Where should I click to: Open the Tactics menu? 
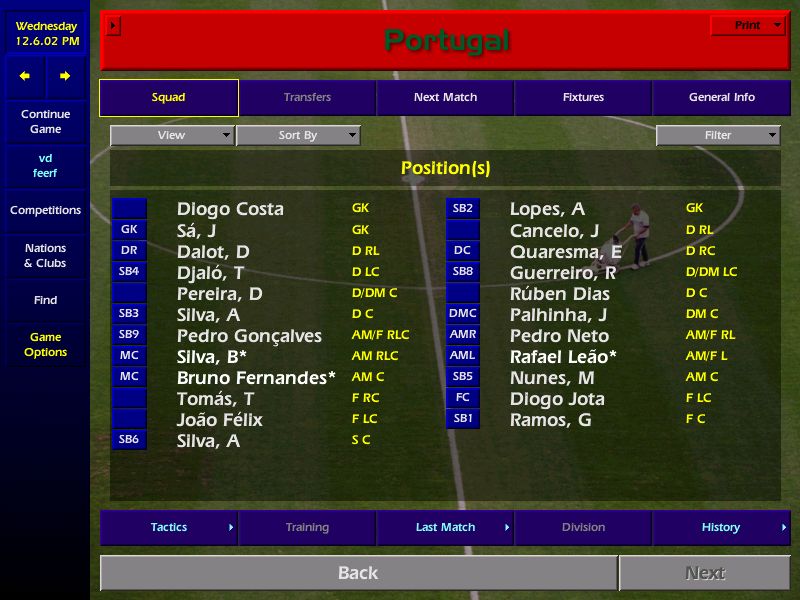tap(169, 528)
